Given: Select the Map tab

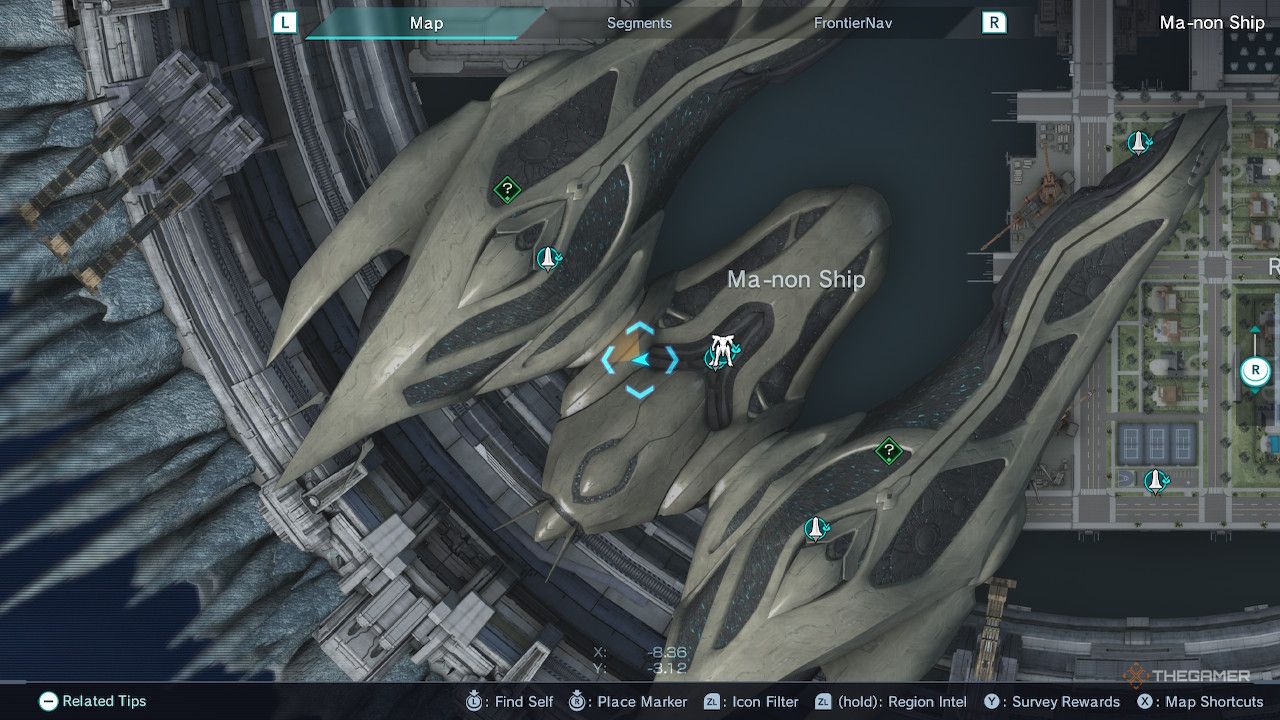Looking at the screenshot, I should click(x=427, y=22).
